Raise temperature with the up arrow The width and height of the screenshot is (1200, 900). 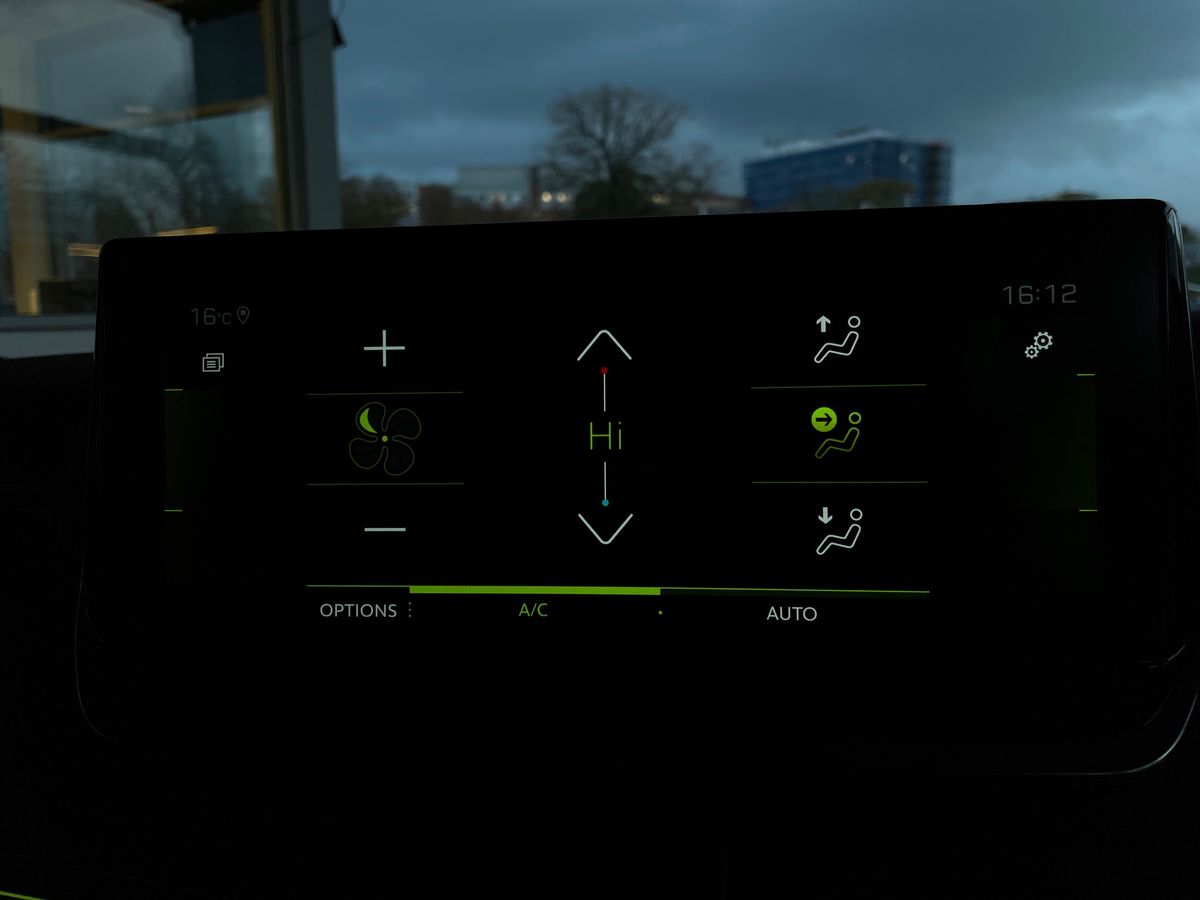604,345
